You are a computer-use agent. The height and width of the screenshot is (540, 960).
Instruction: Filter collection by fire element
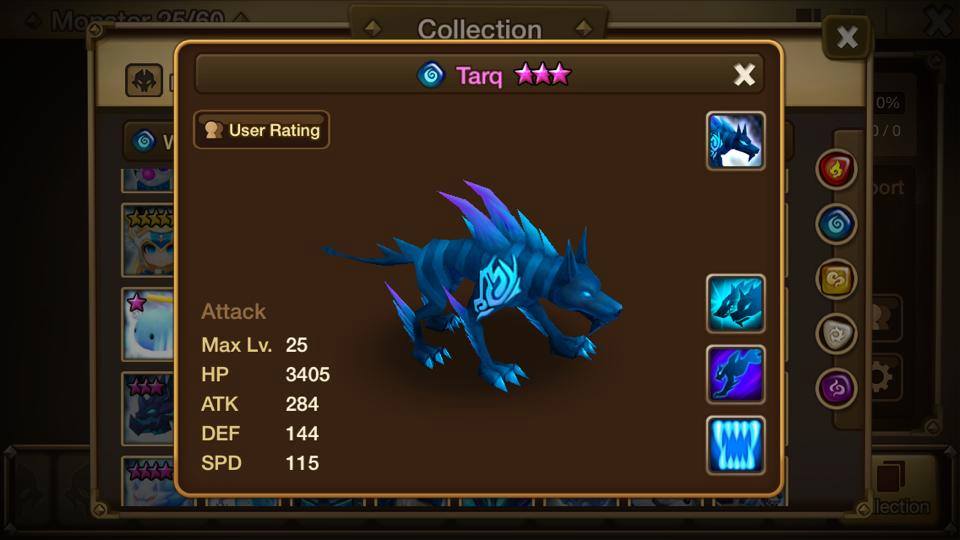[x=836, y=170]
